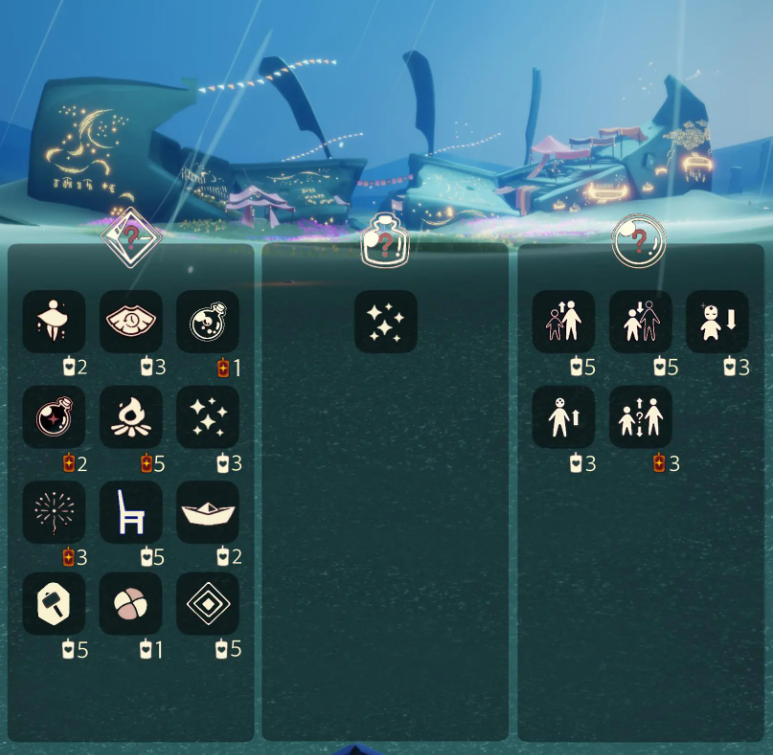Choose the clam shell with clock icon
This screenshot has width=773, height=755.
[131, 322]
